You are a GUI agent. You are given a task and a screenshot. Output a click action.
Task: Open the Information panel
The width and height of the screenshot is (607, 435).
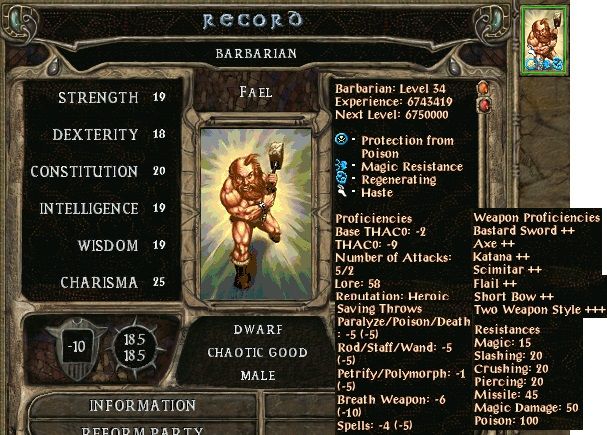coord(143,406)
